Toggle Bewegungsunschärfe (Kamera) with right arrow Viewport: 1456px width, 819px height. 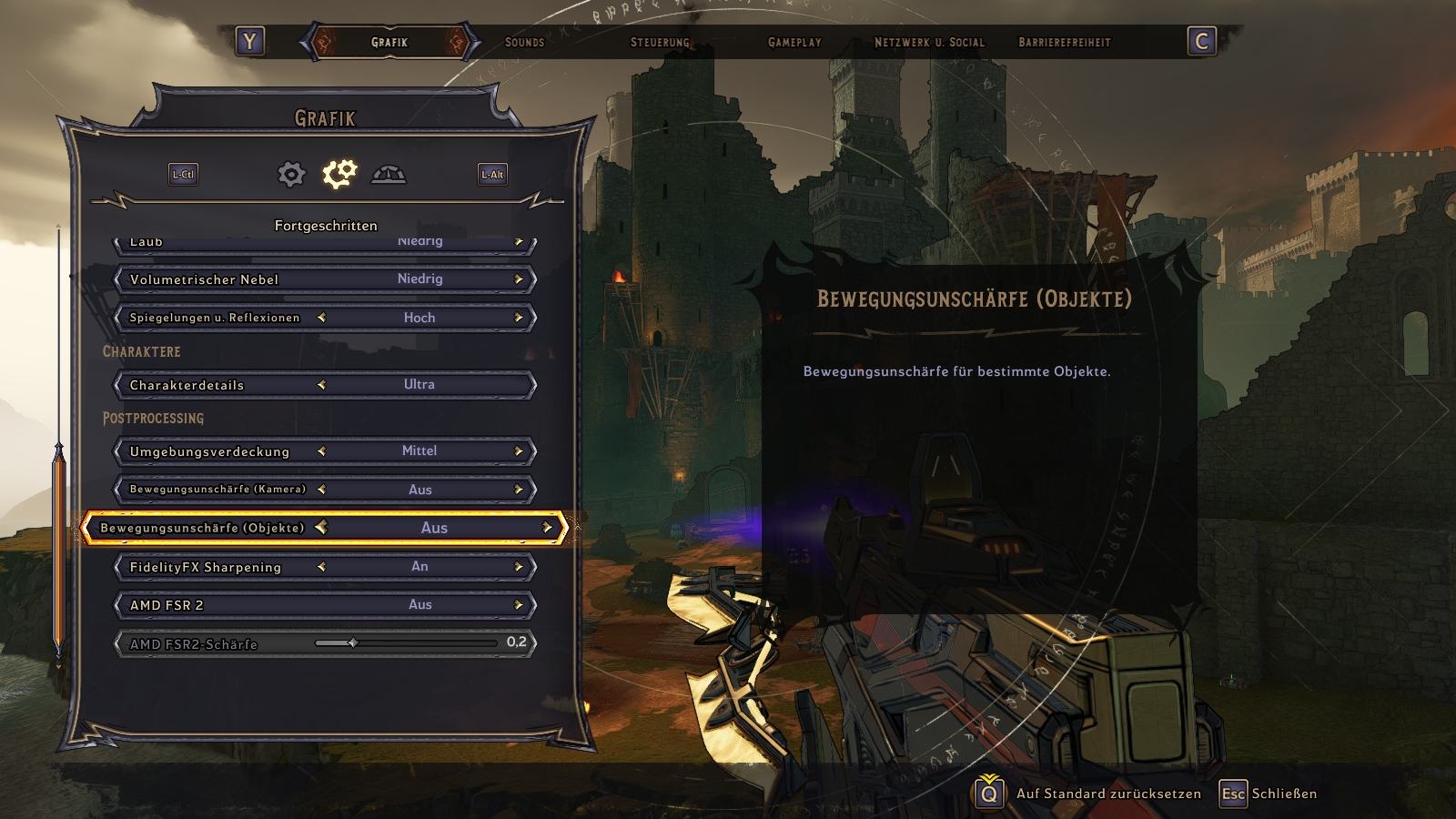pos(519,490)
